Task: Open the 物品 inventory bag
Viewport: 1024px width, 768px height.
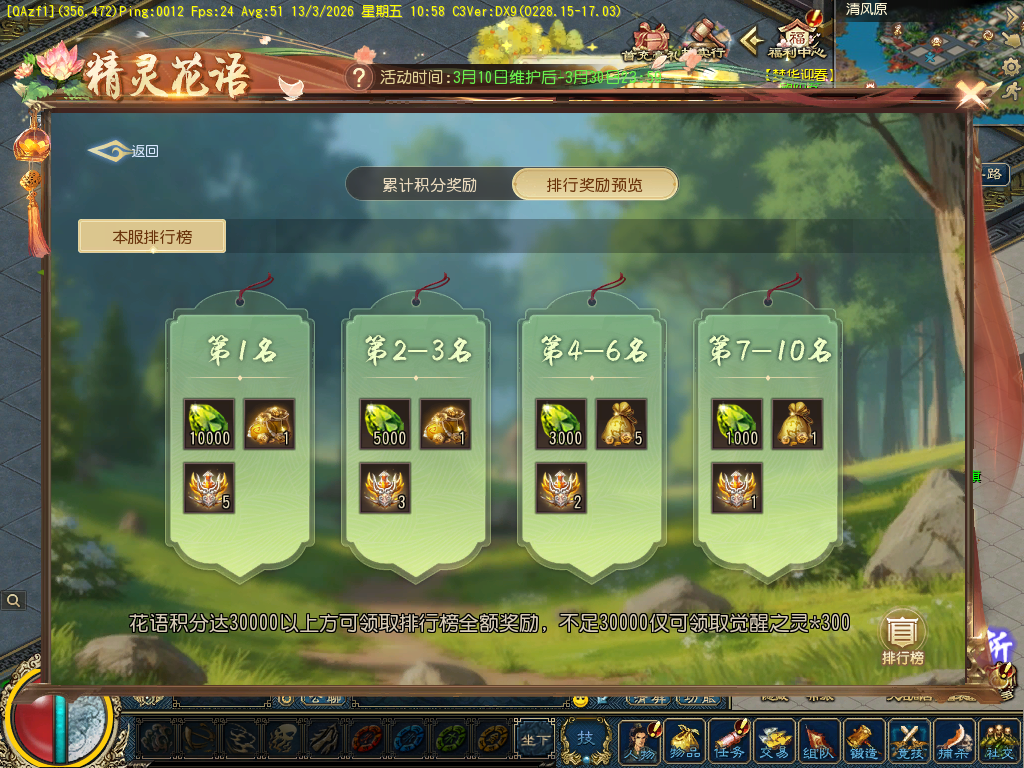Action: tap(684, 741)
